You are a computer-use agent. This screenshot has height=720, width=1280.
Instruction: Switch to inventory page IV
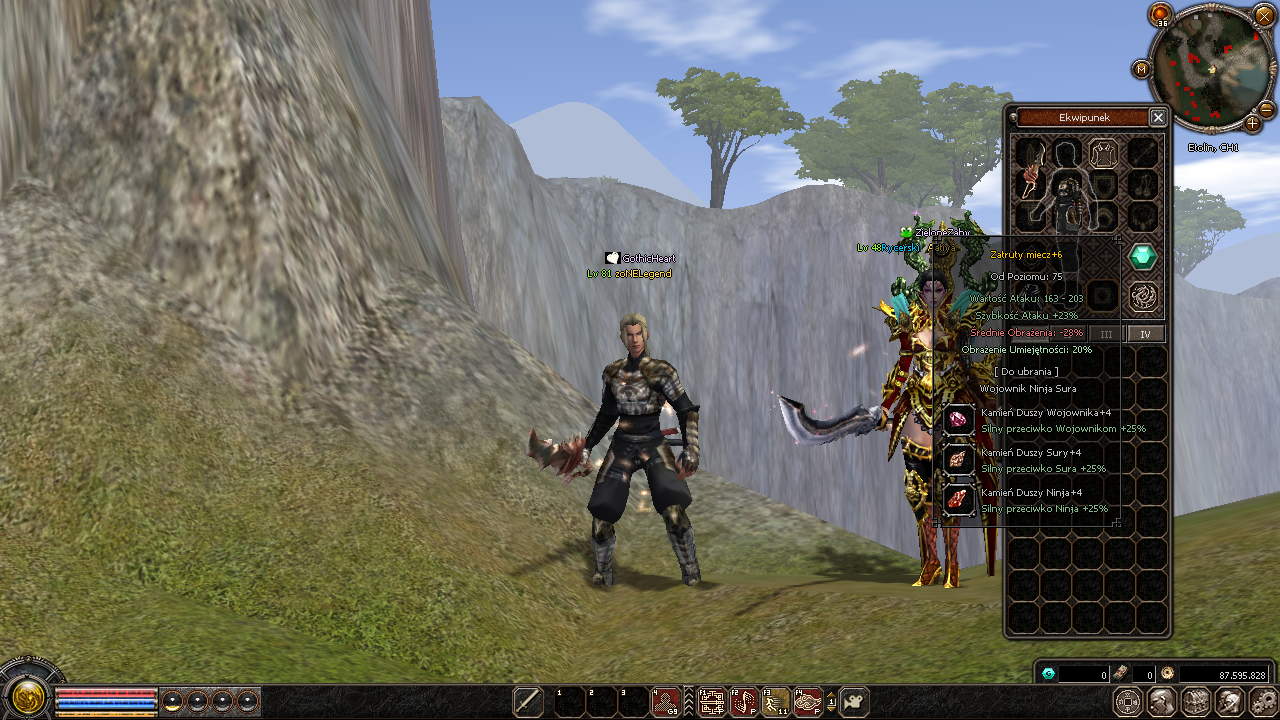1146,334
